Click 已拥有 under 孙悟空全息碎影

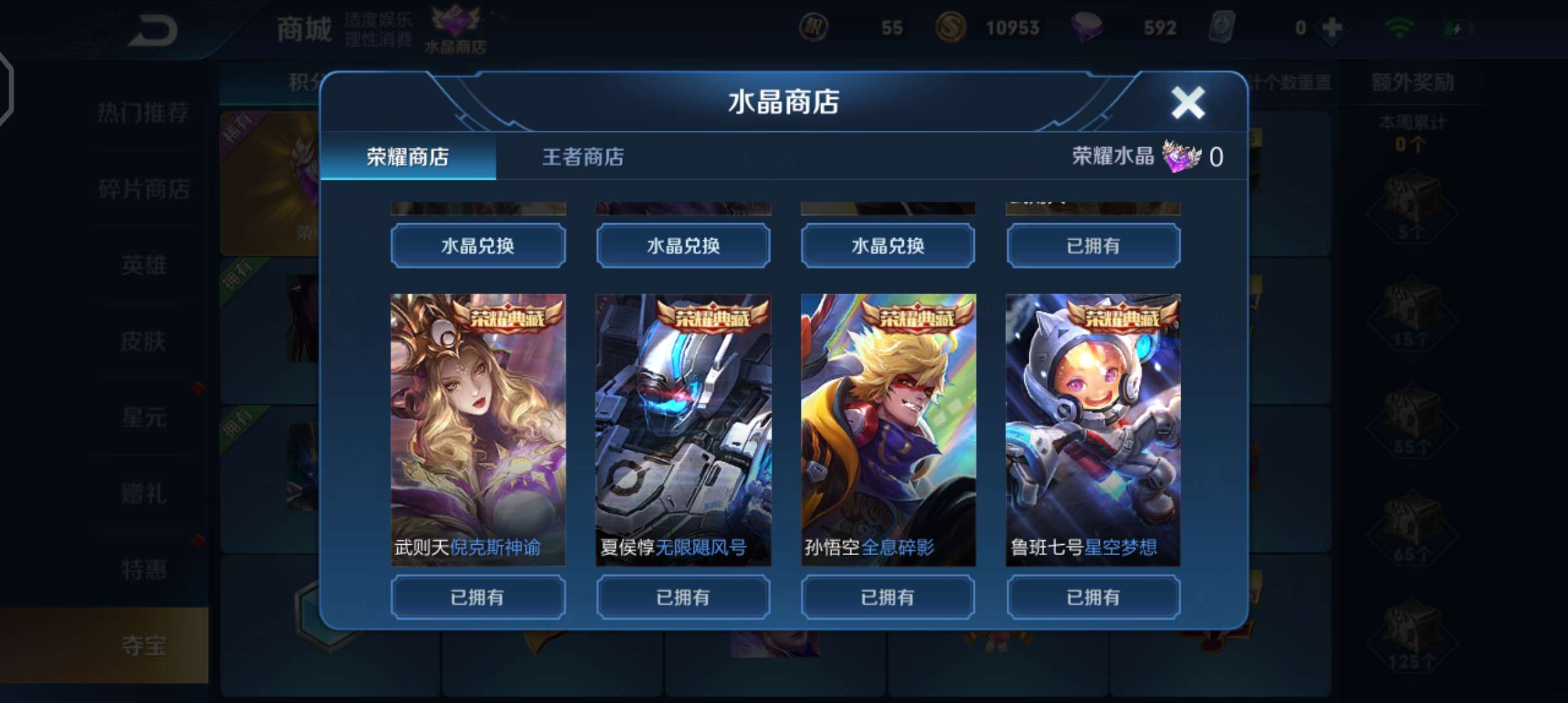888,596
